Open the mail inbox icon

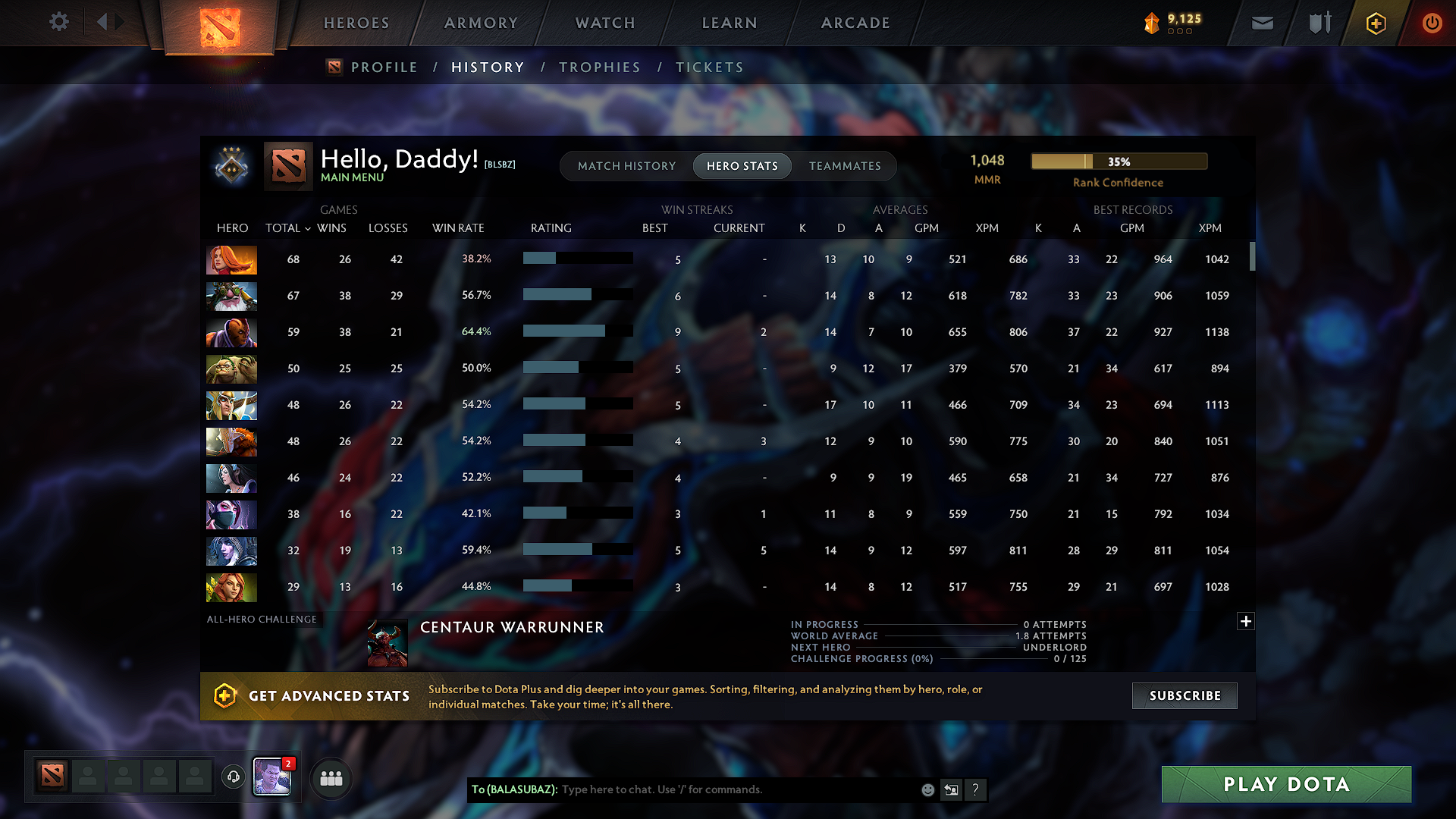[1261, 23]
